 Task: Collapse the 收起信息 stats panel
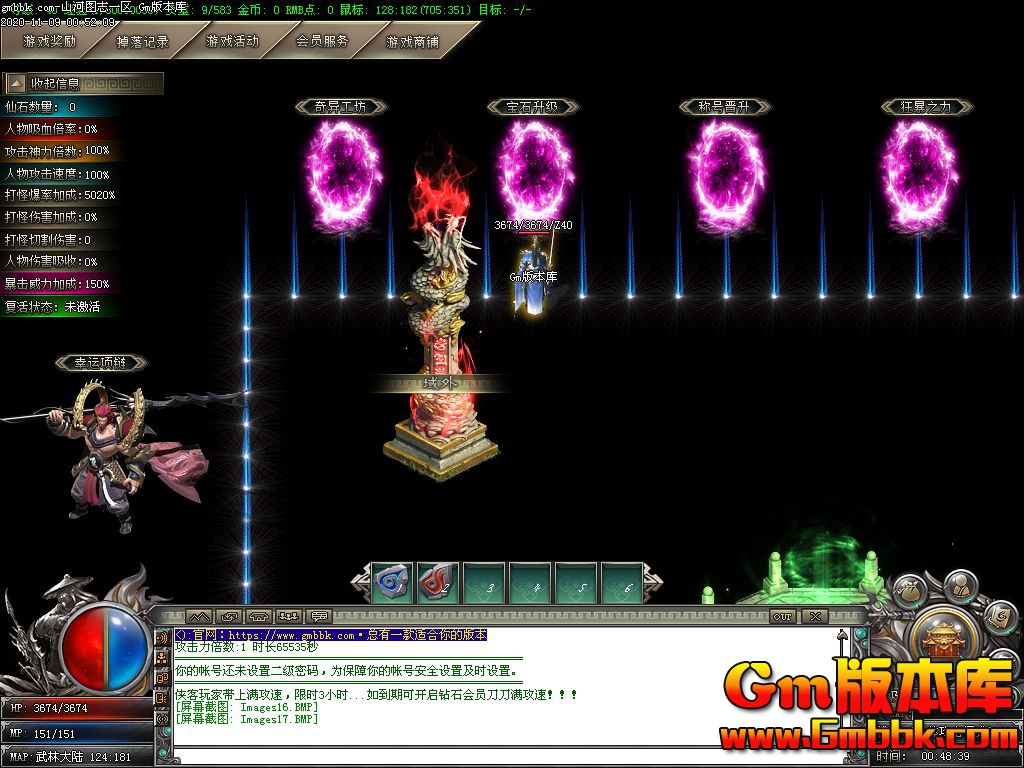(x=16, y=83)
